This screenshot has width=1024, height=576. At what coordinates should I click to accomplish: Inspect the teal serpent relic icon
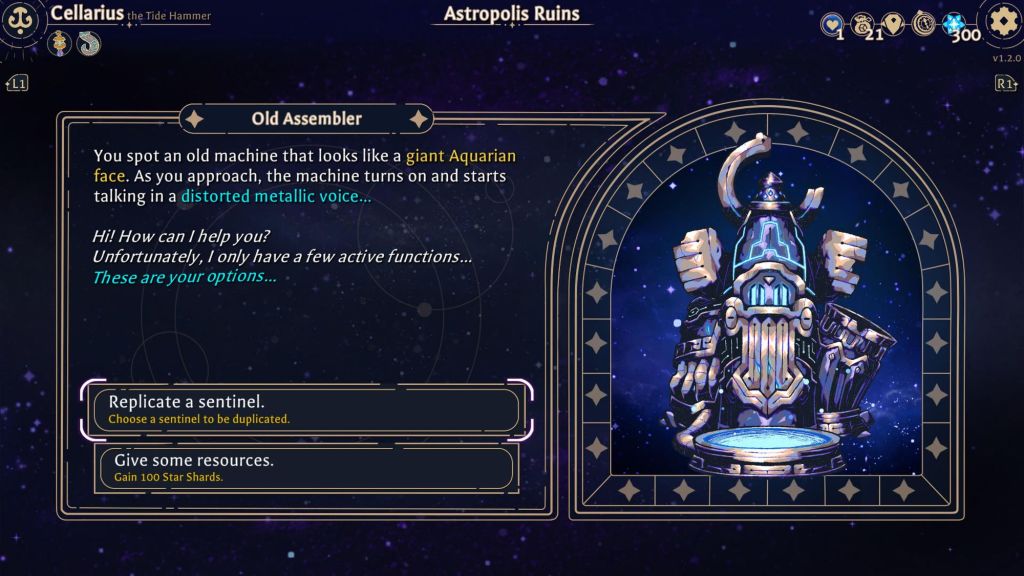tap(89, 43)
